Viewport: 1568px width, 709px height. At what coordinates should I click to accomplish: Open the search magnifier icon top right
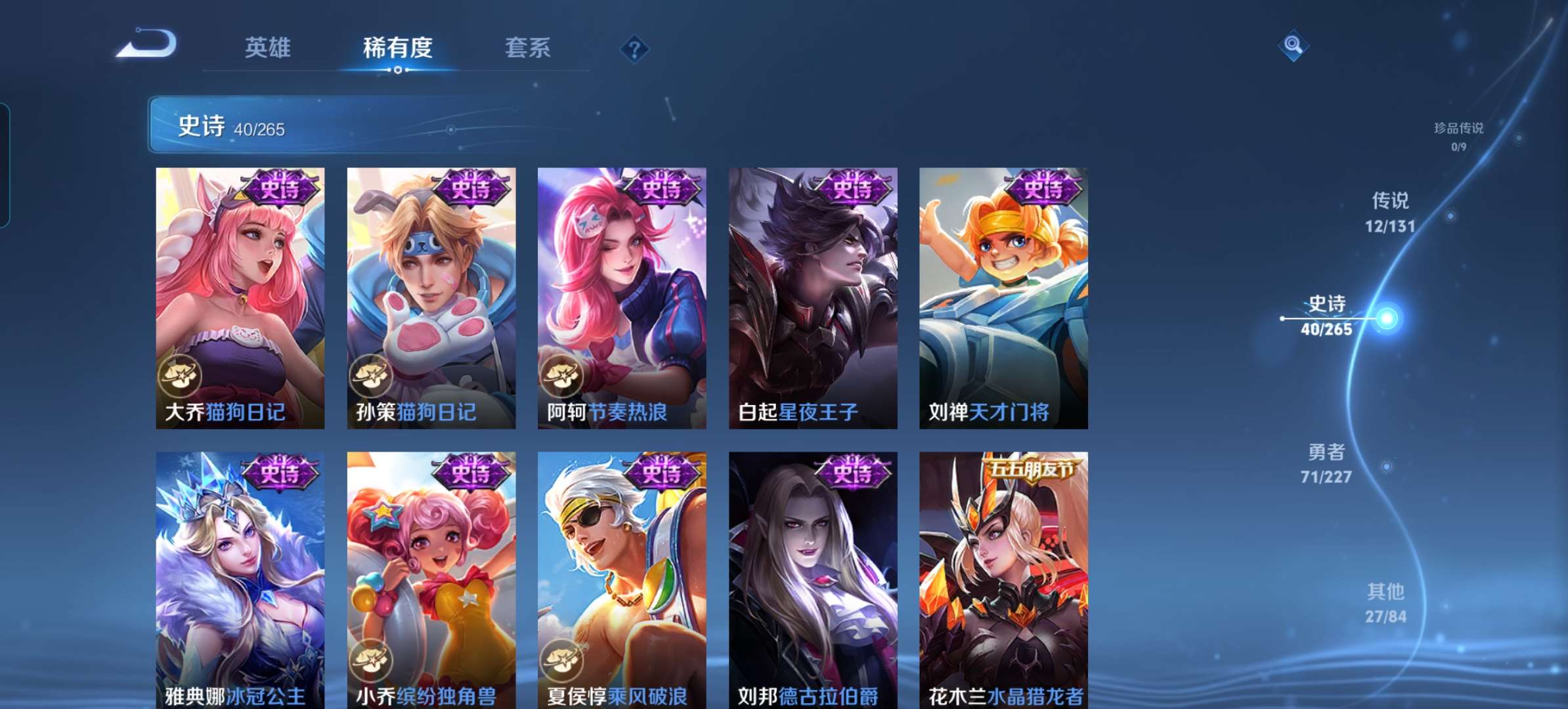(x=1292, y=46)
